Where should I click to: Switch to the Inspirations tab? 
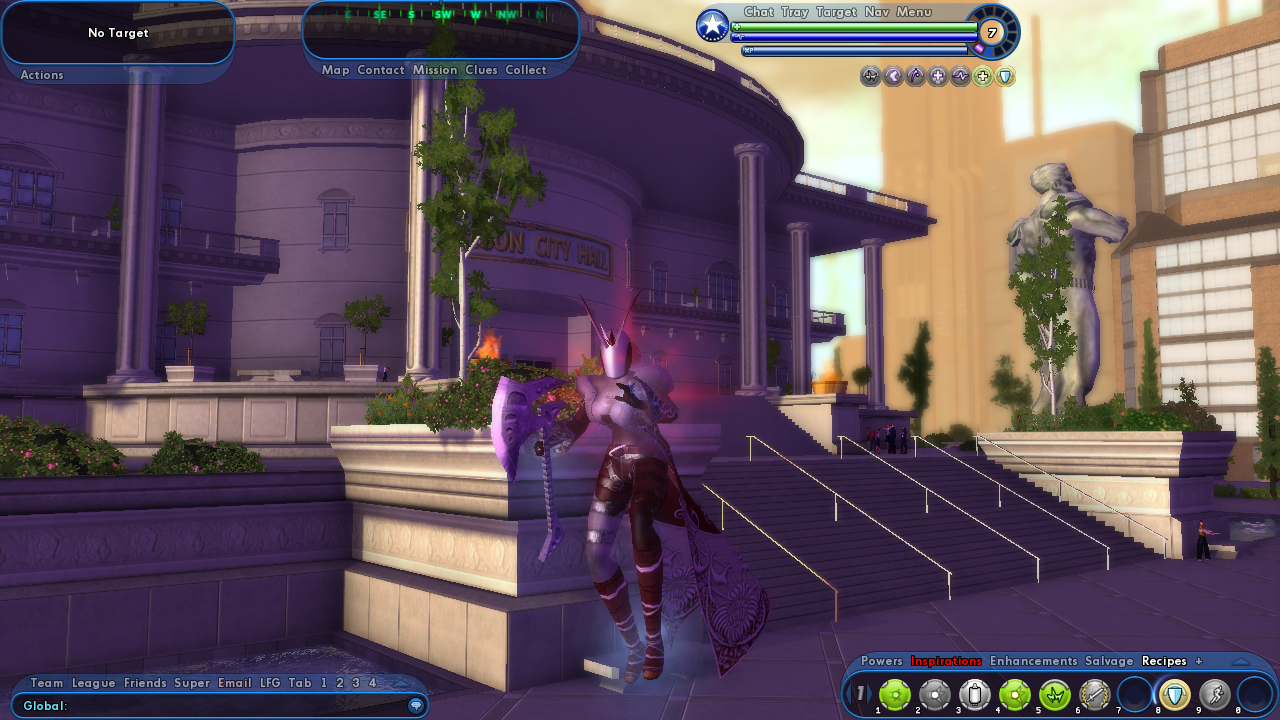pos(946,661)
